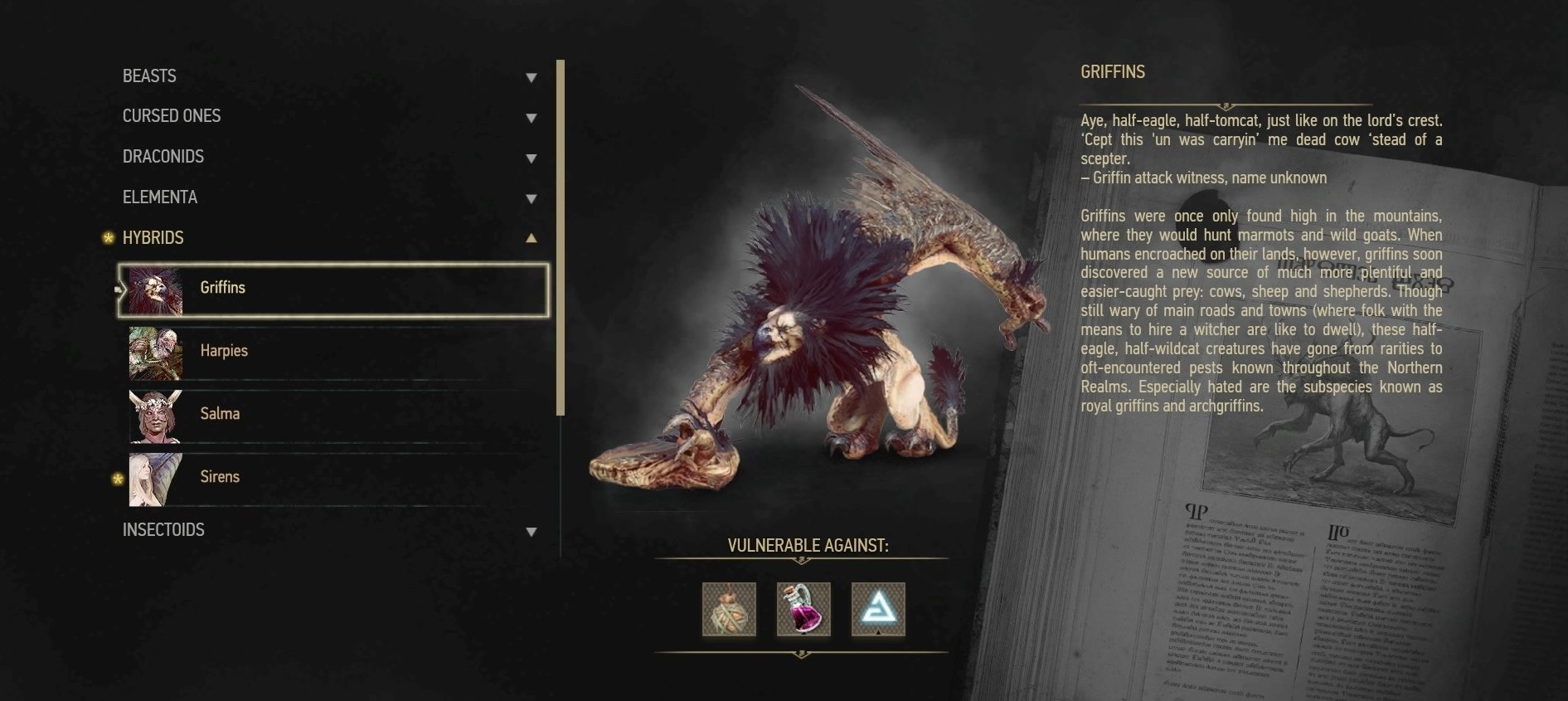Viewport: 1568px width, 701px height.
Task: View the Harpies entry
Action: point(333,352)
